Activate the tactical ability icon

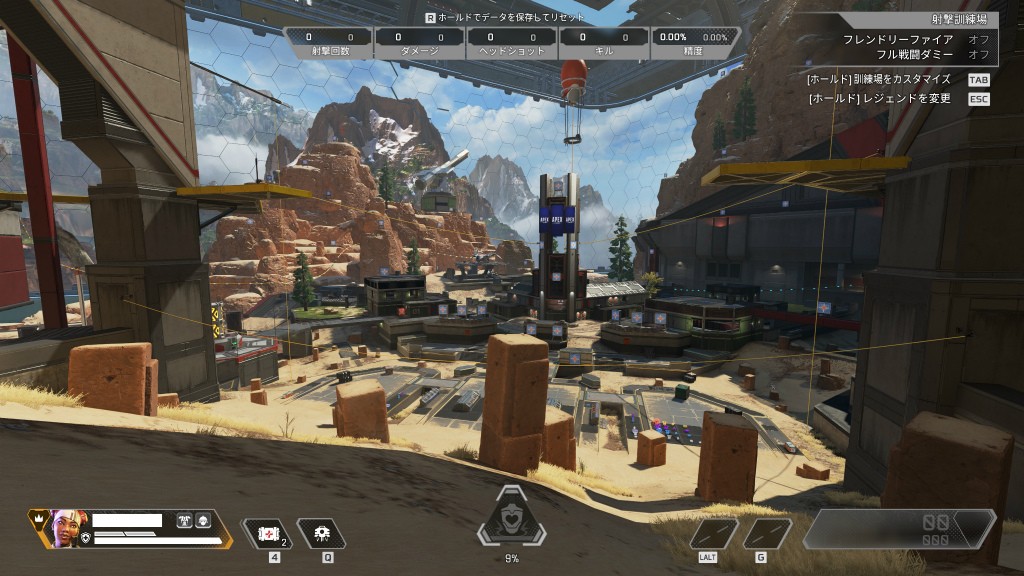point(321,533)
